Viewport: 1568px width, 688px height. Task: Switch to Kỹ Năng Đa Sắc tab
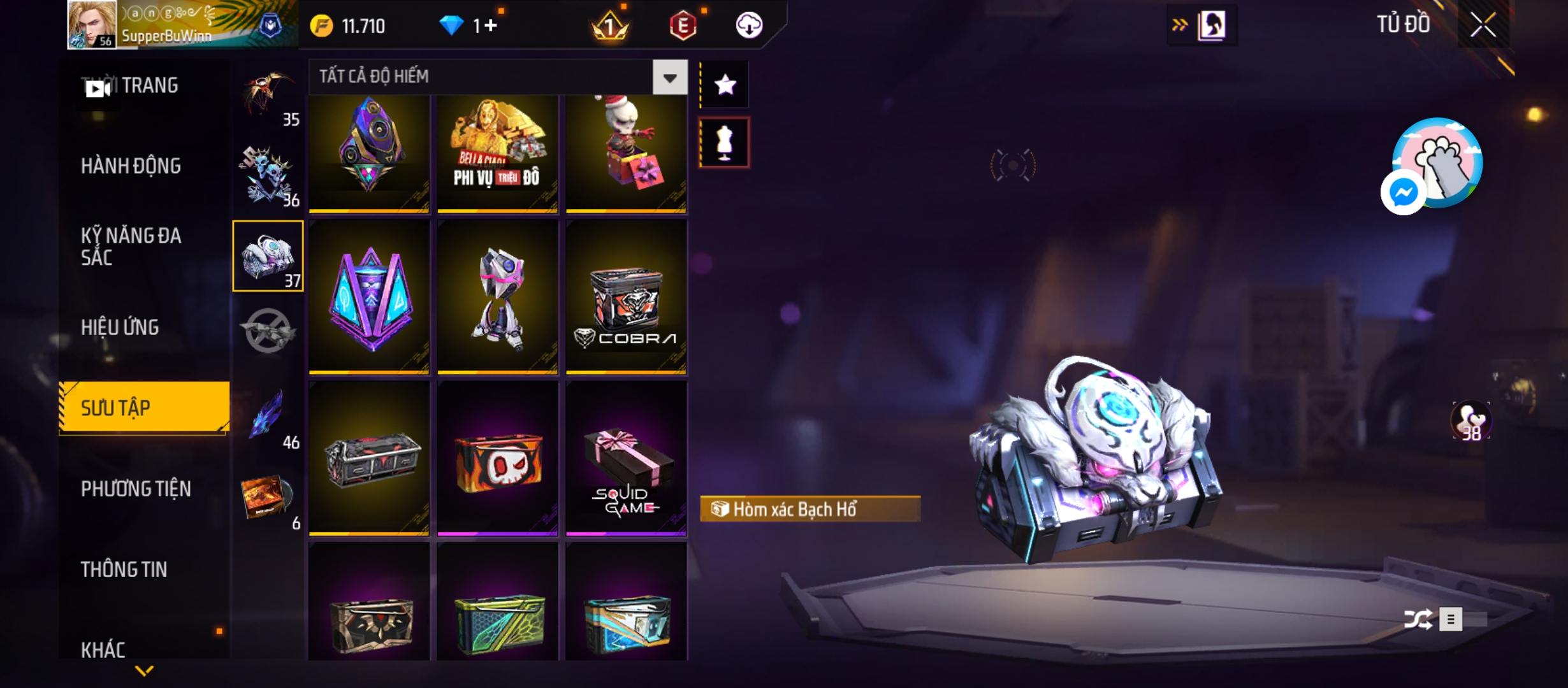click(131, 247)
